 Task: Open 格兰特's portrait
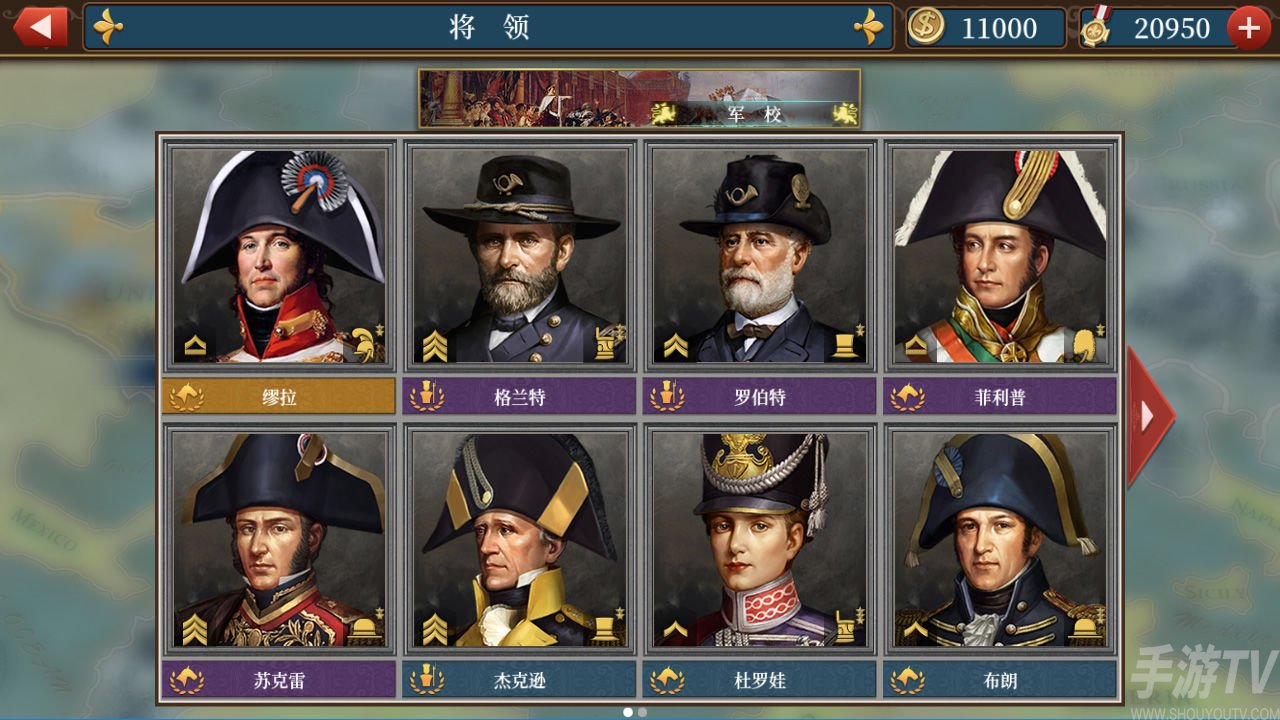point(519,255)
